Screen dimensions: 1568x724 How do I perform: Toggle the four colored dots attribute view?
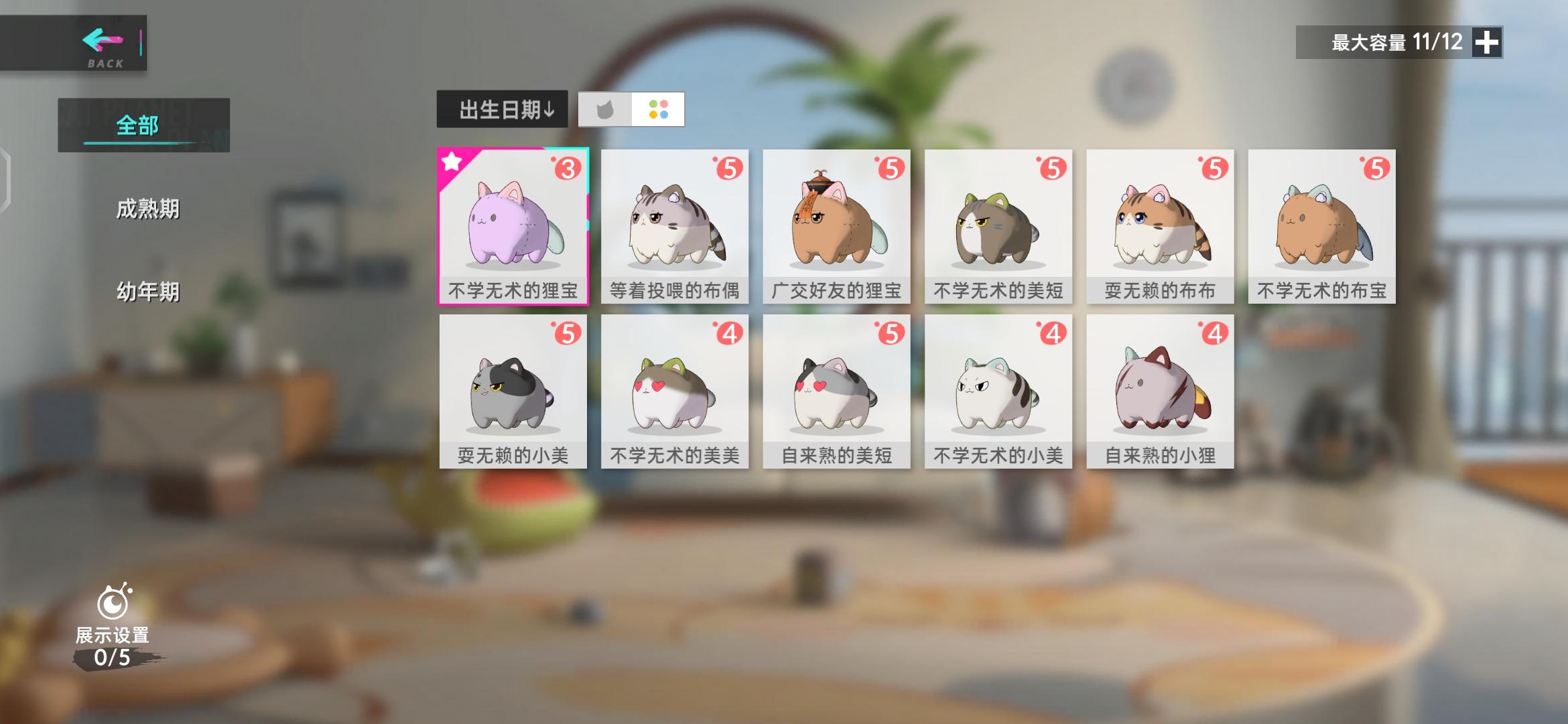click(658, 111)
